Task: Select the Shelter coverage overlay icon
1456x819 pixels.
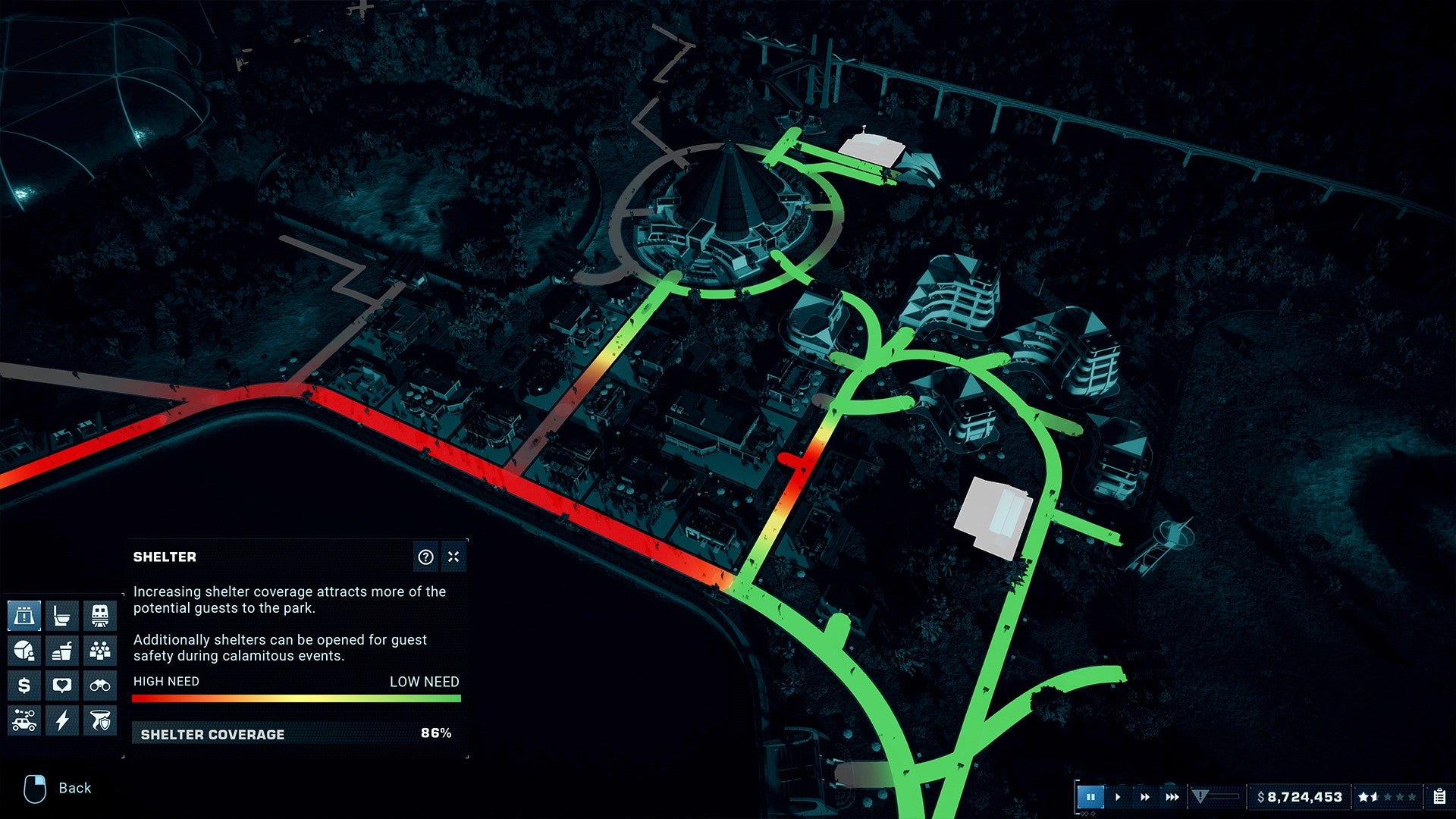Action: coord(25,616)
